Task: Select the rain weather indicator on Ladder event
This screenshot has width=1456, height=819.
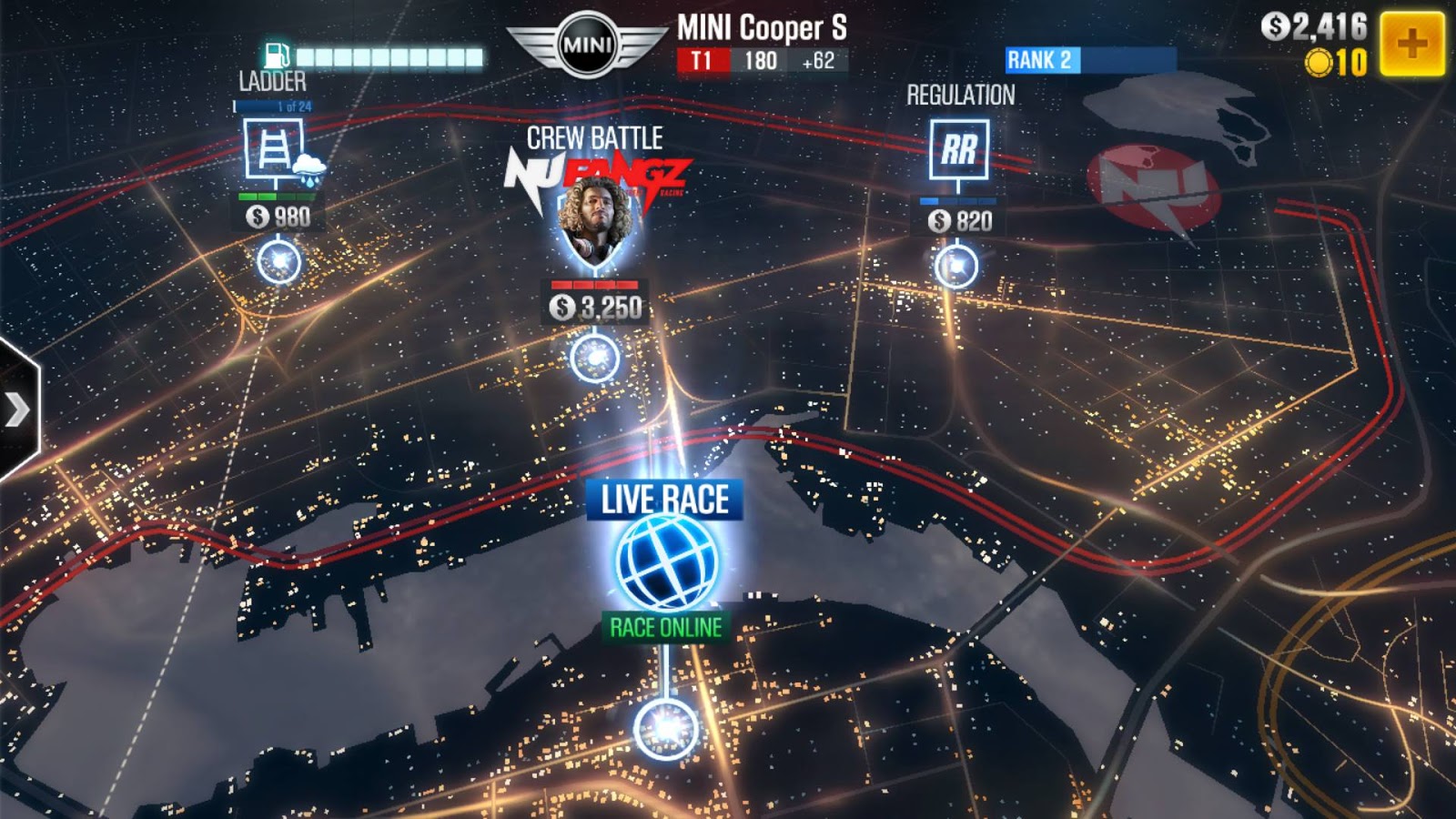Action: pos(309,168)
